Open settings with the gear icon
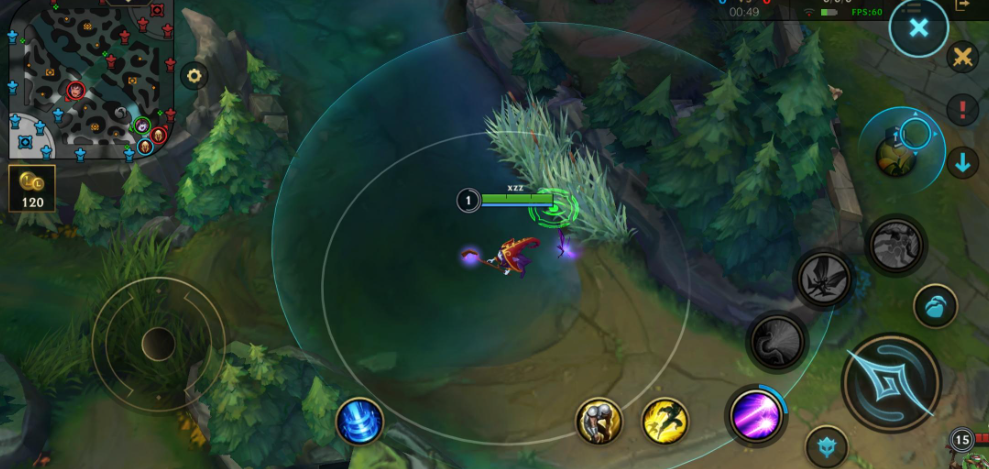 pos(193,75)
